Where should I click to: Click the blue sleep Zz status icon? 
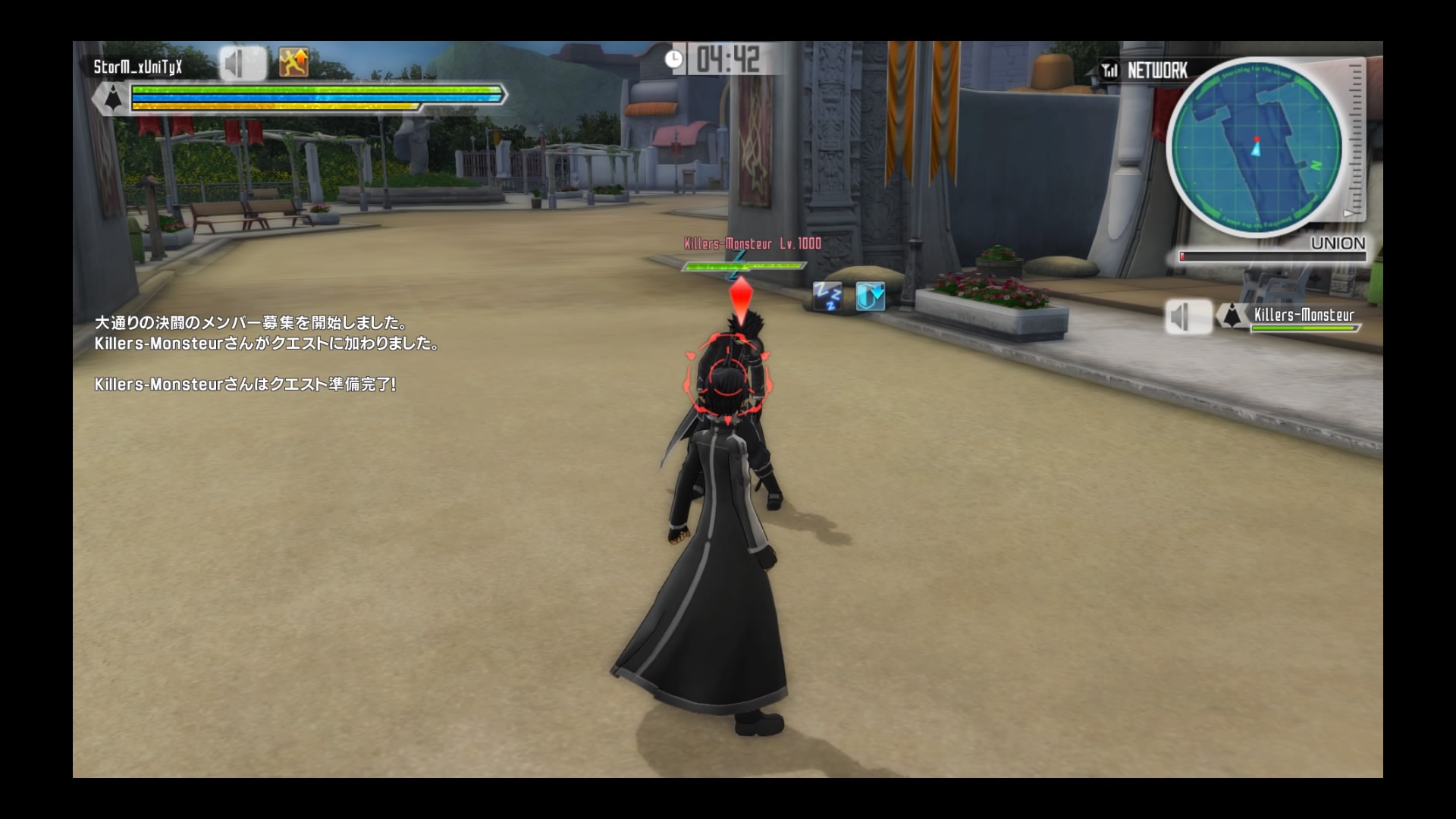(x=827, y=297)
